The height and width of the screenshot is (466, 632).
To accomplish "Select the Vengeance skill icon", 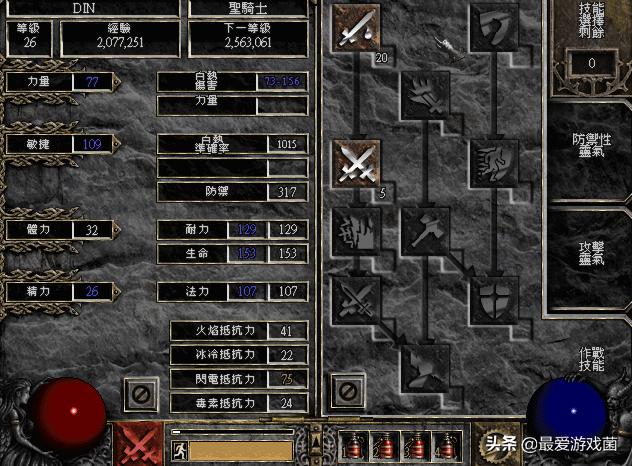I will click(358, 228).
